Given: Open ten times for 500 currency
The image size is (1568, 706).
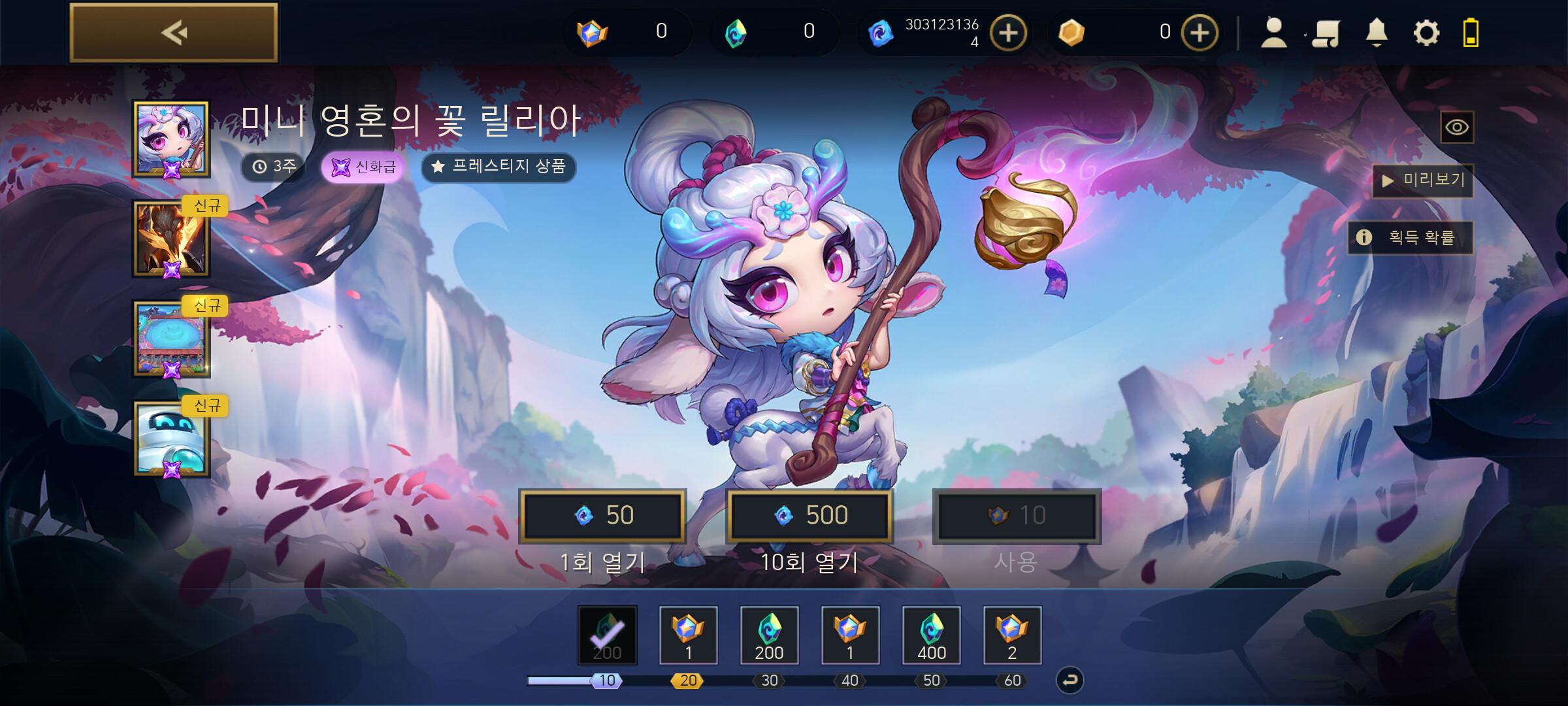Looking at the screenshot, I should (809, 516).
